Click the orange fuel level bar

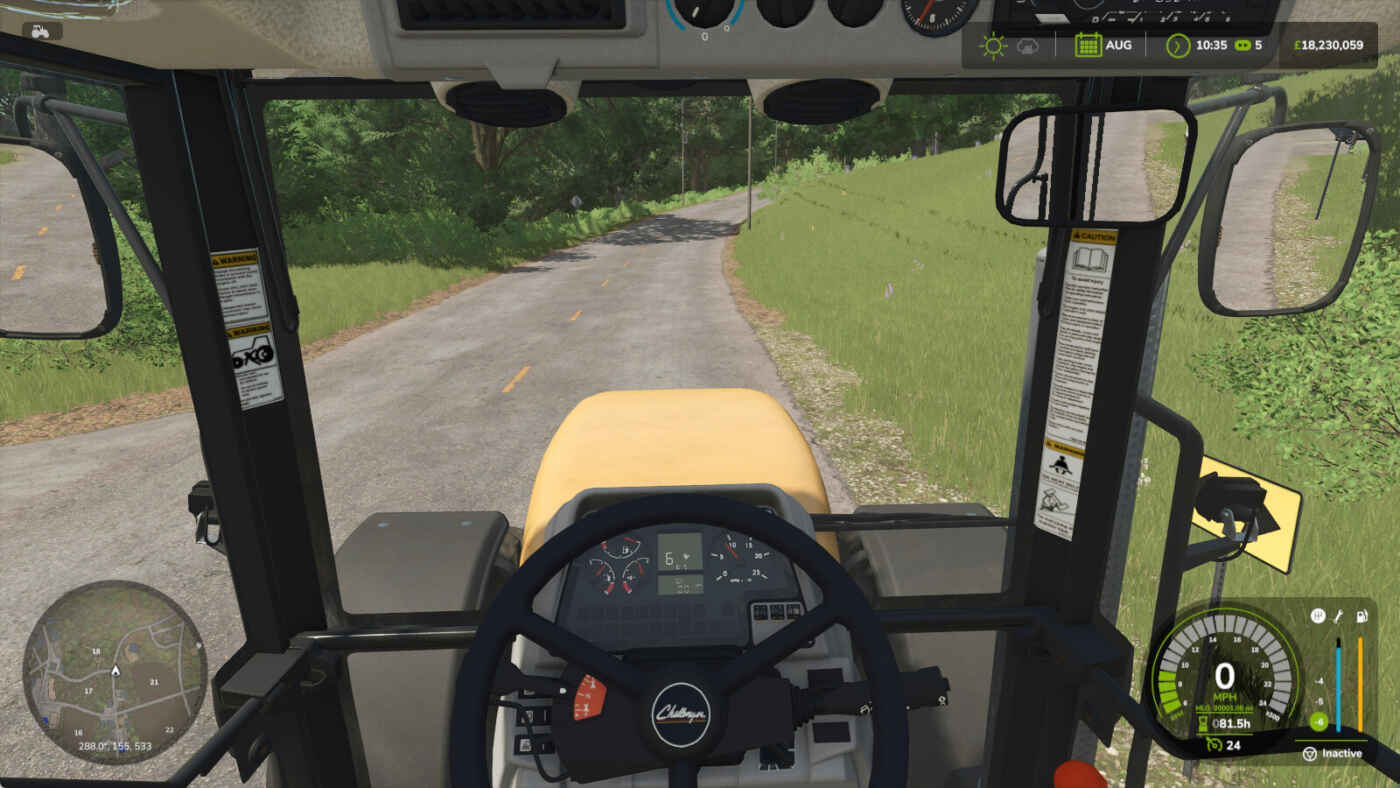tap(1360, 685)
